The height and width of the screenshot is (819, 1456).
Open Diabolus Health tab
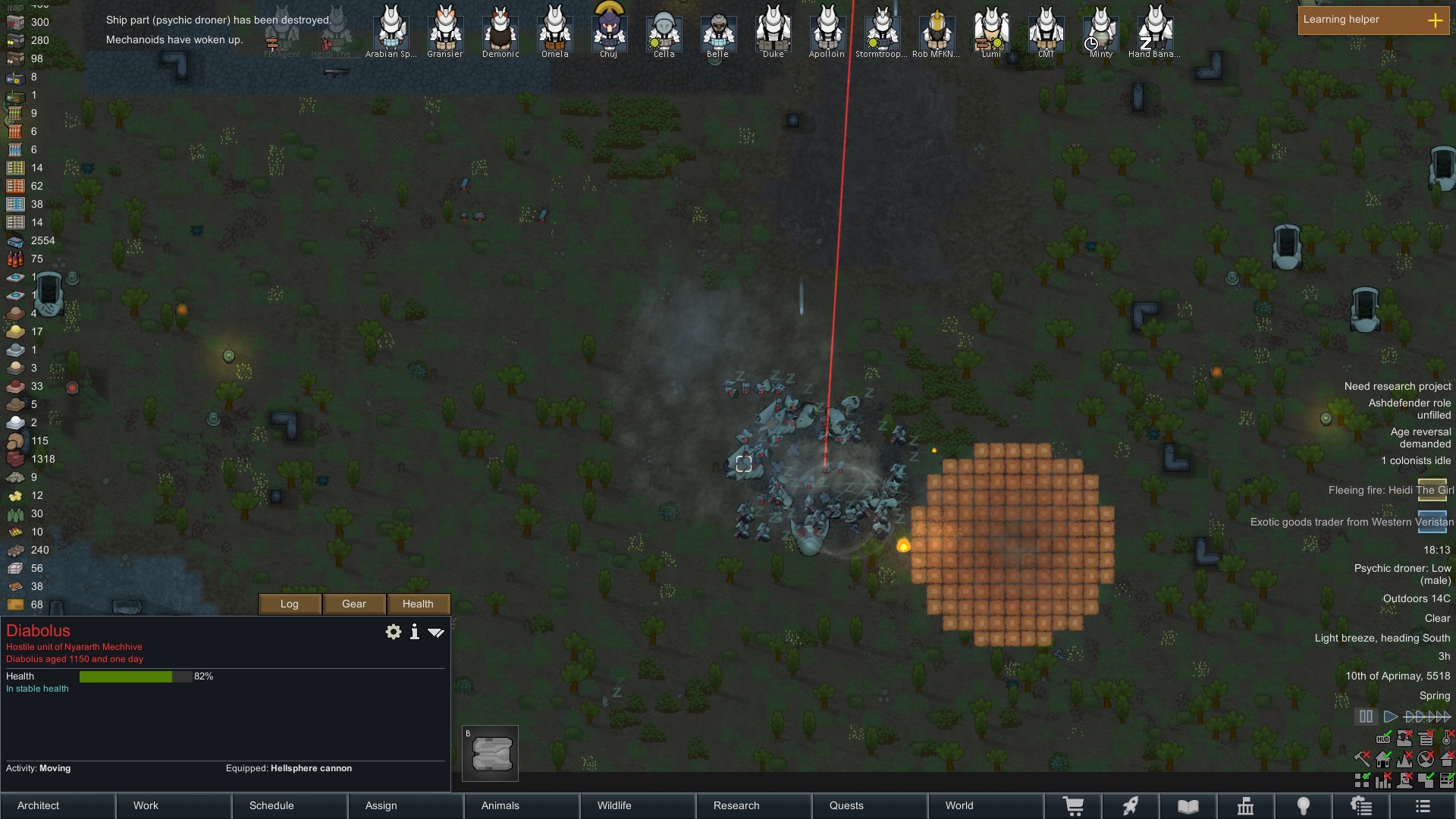[x=418, y=604]
